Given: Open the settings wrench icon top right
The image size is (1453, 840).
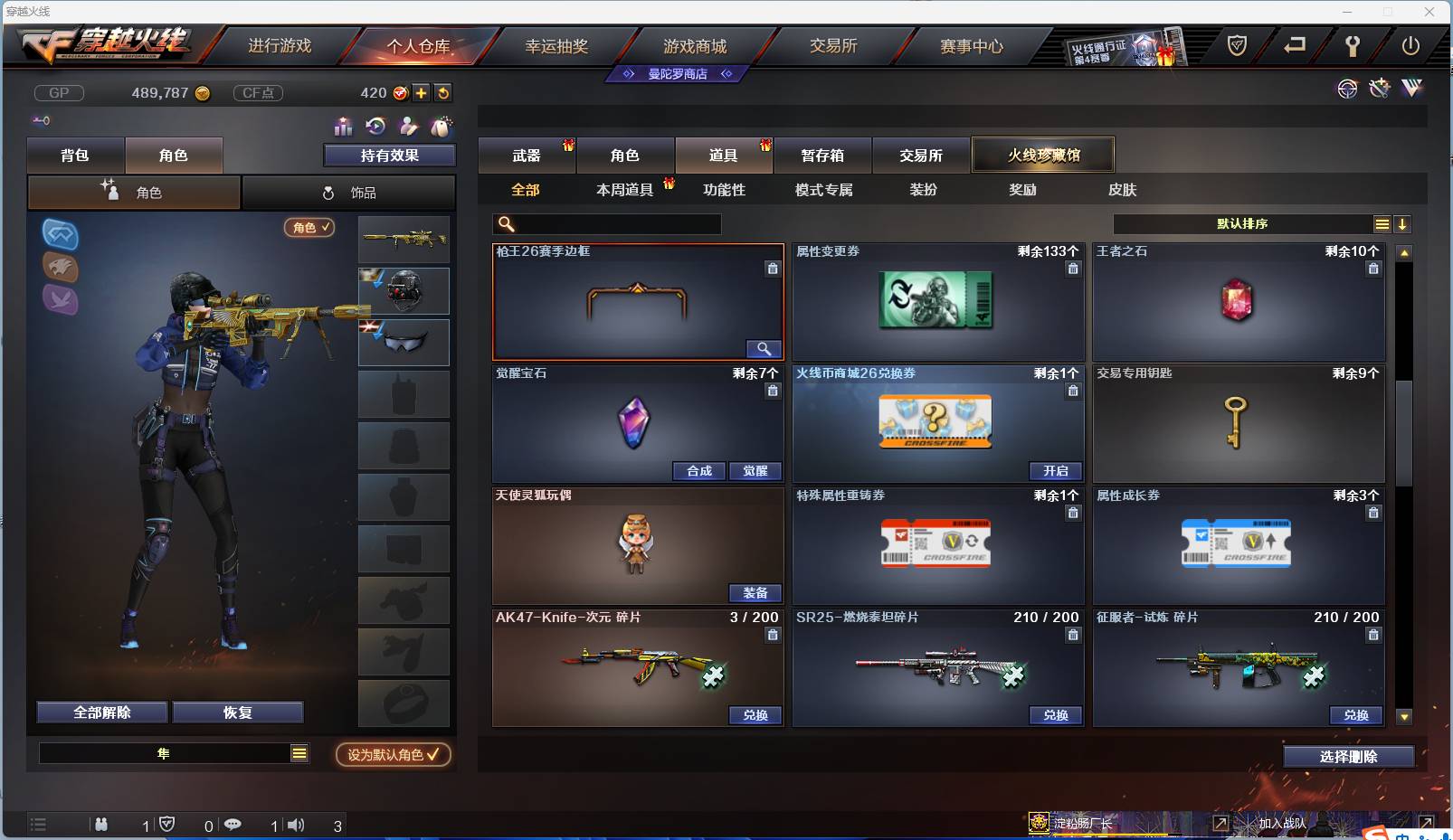Looking at the screenshot, I should point(1353,46).
